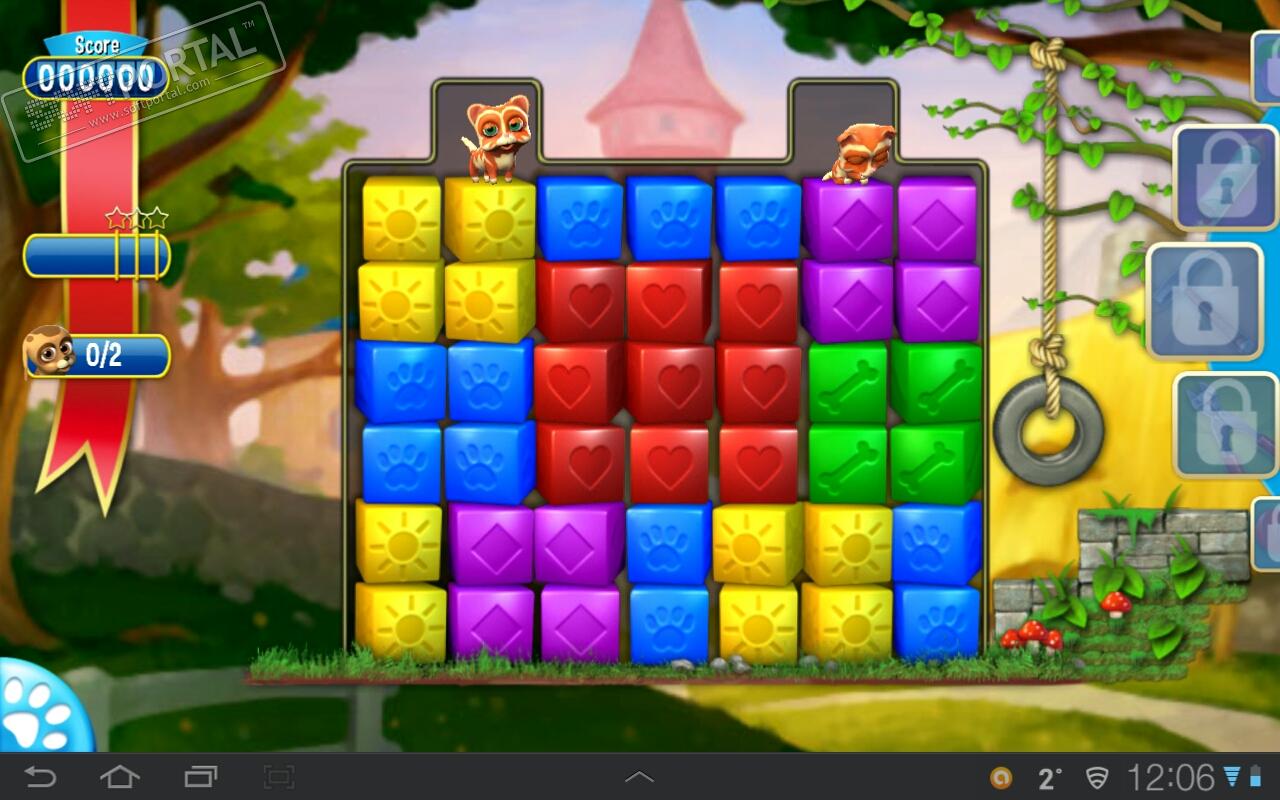Pop the purple block beneath the sitting puppy
This screenshot has height=800, width=1280.
(847, 220)
